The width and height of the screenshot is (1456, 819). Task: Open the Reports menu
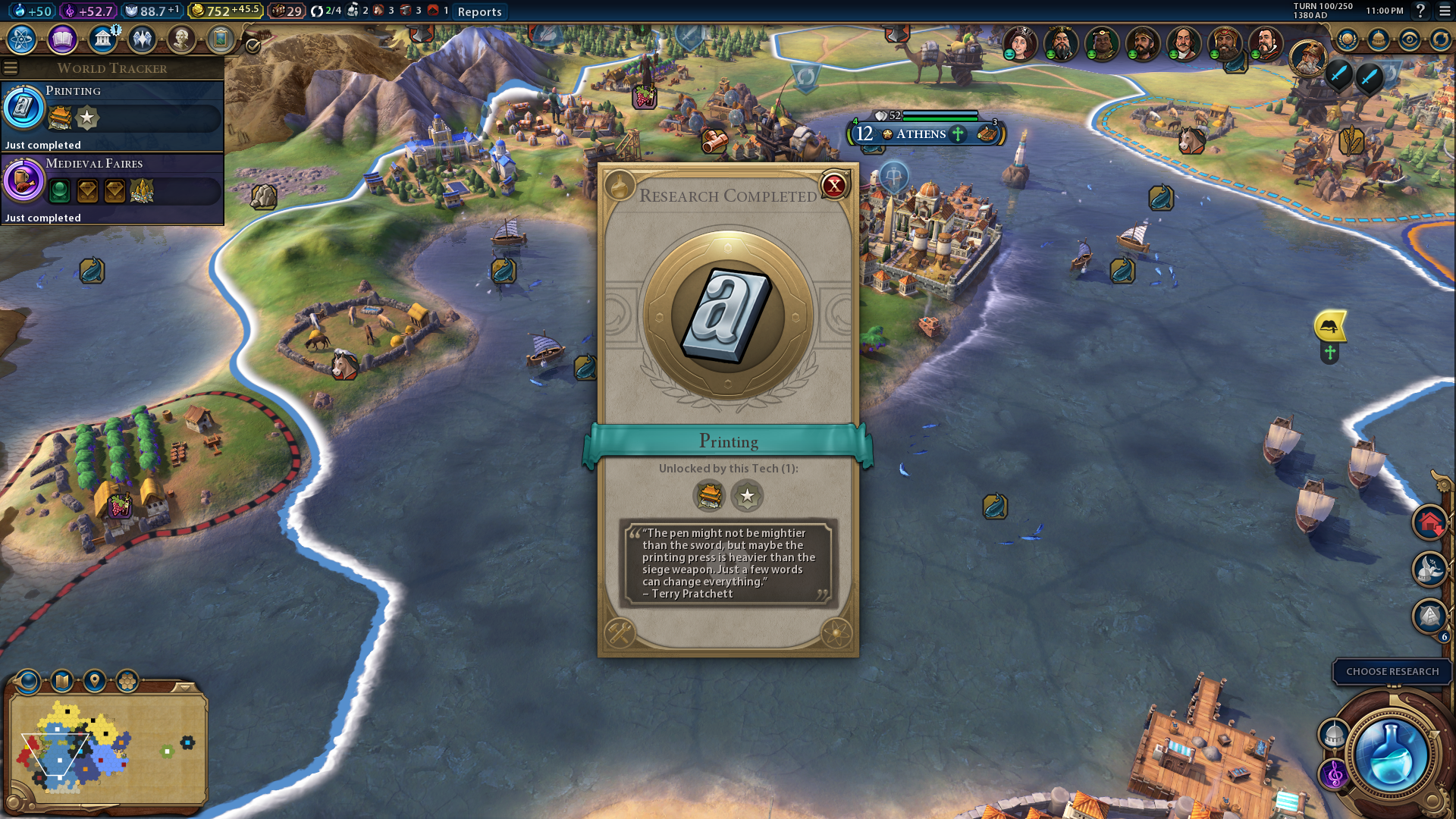tap(479, 11)
